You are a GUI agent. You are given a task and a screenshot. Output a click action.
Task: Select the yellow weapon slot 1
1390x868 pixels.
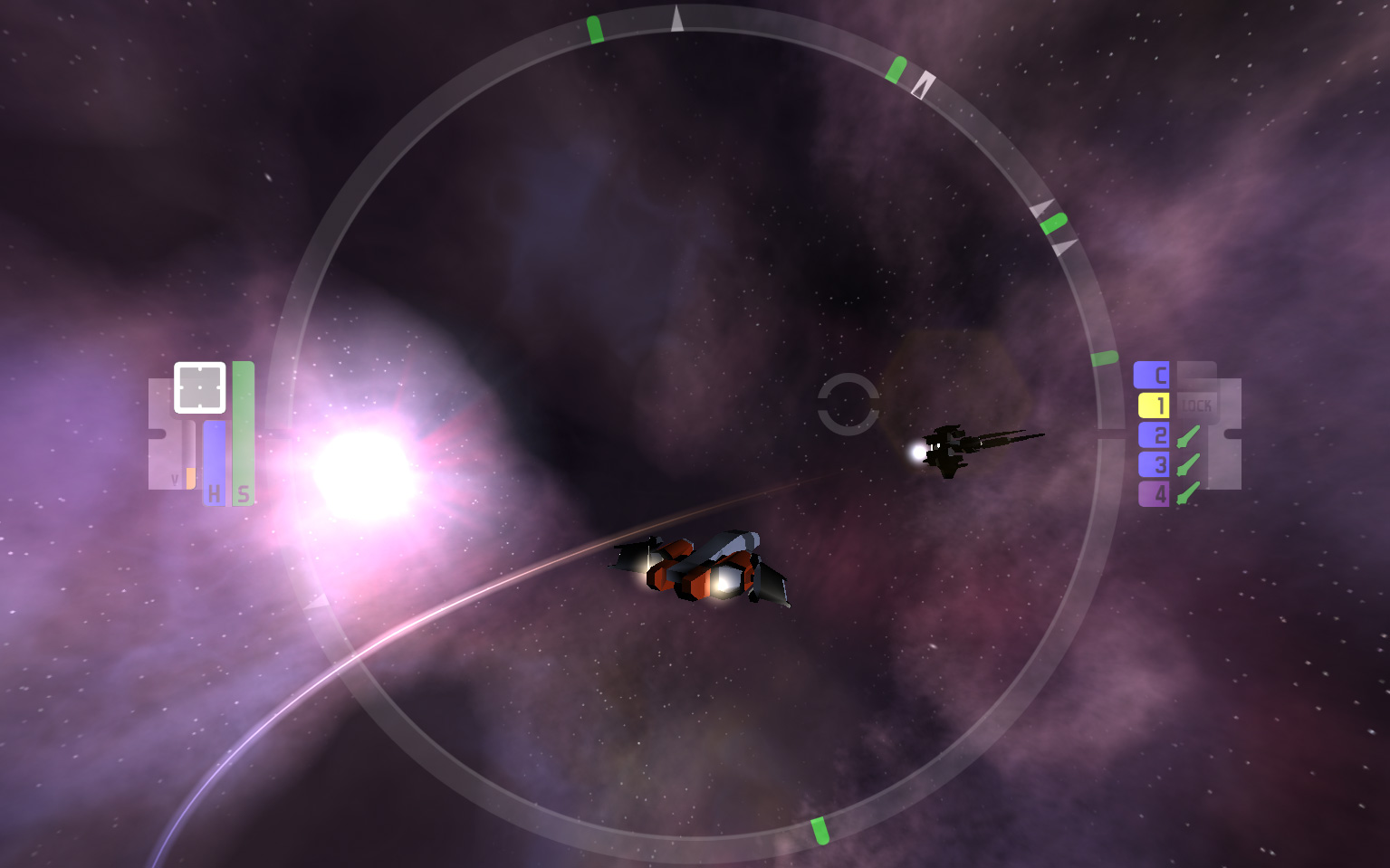pos(1154,405)
